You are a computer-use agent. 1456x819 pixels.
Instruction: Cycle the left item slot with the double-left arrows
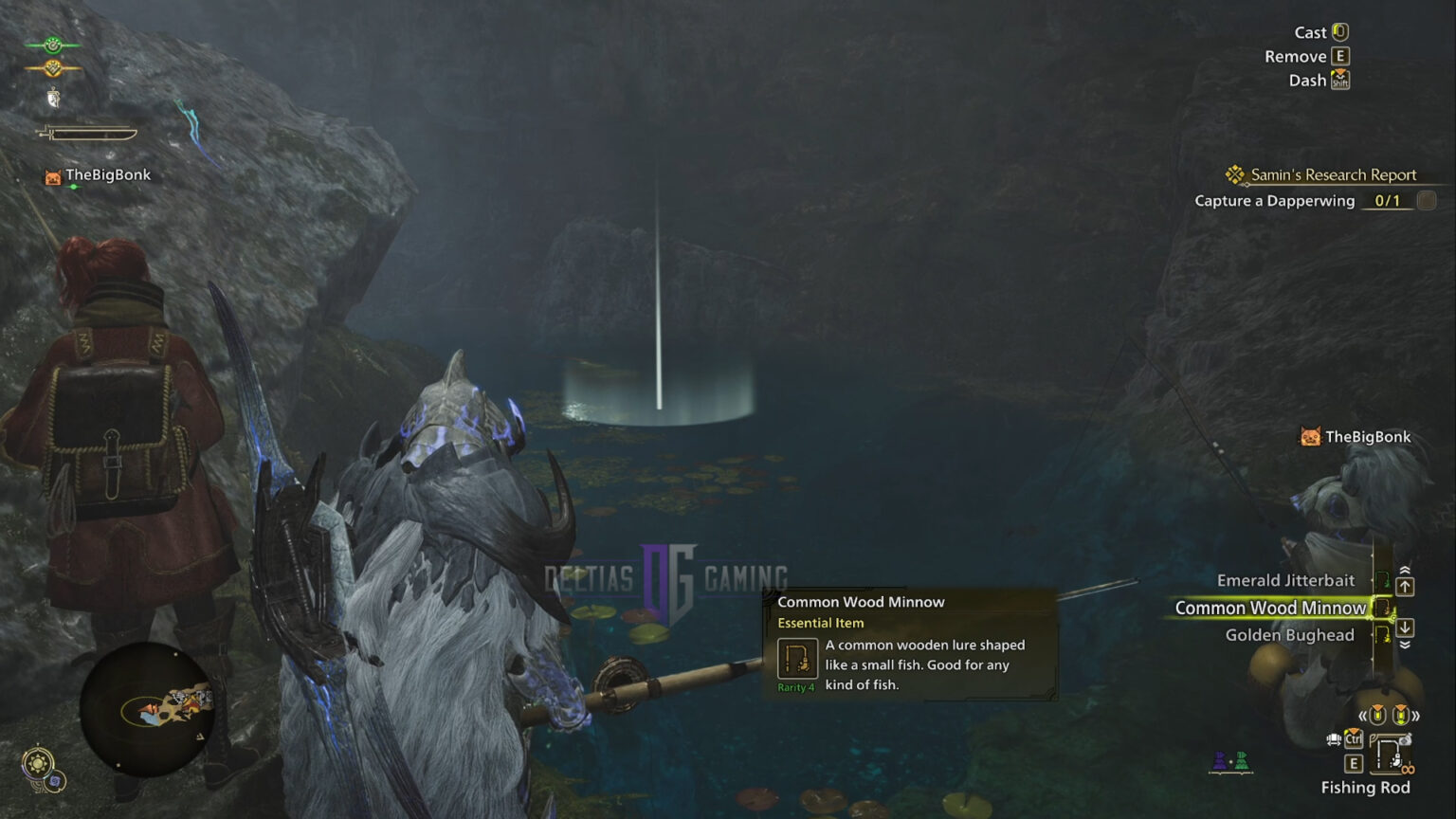pyautogui.click(x=1364, y=715)
